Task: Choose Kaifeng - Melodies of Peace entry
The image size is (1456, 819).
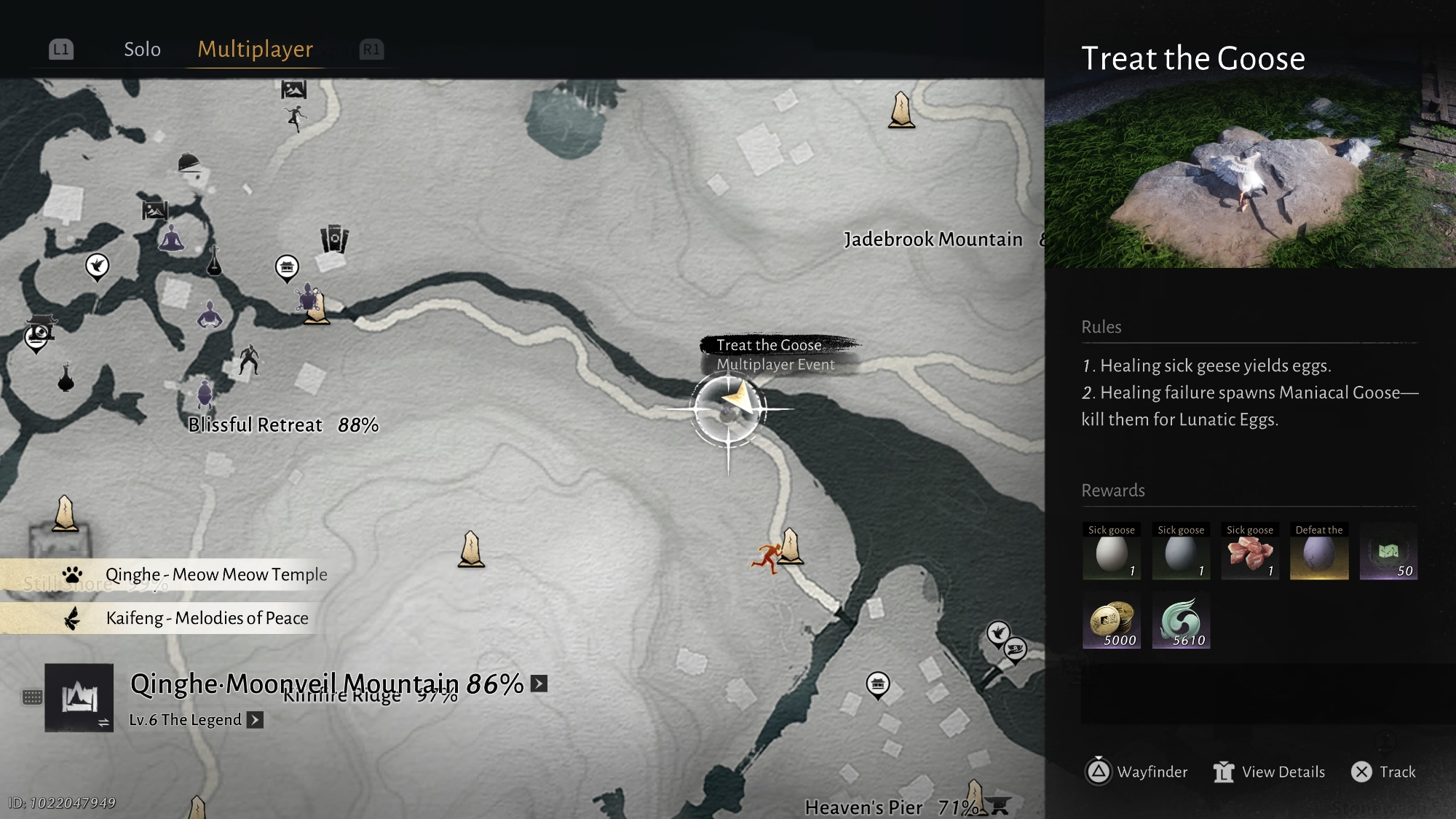Action: click(207, 618)
